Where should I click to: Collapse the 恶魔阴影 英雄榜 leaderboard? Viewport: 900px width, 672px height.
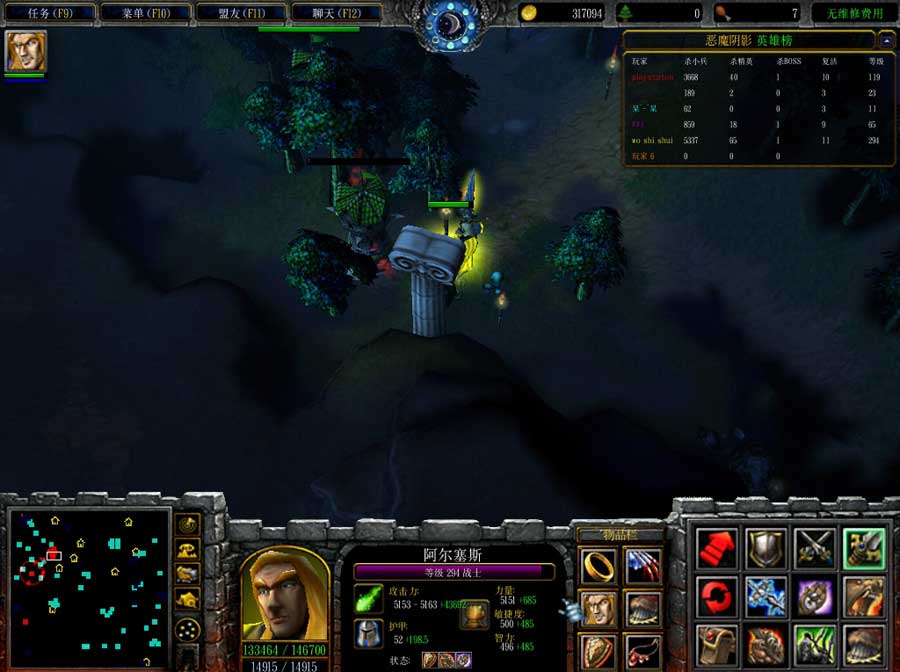(886, 40)
